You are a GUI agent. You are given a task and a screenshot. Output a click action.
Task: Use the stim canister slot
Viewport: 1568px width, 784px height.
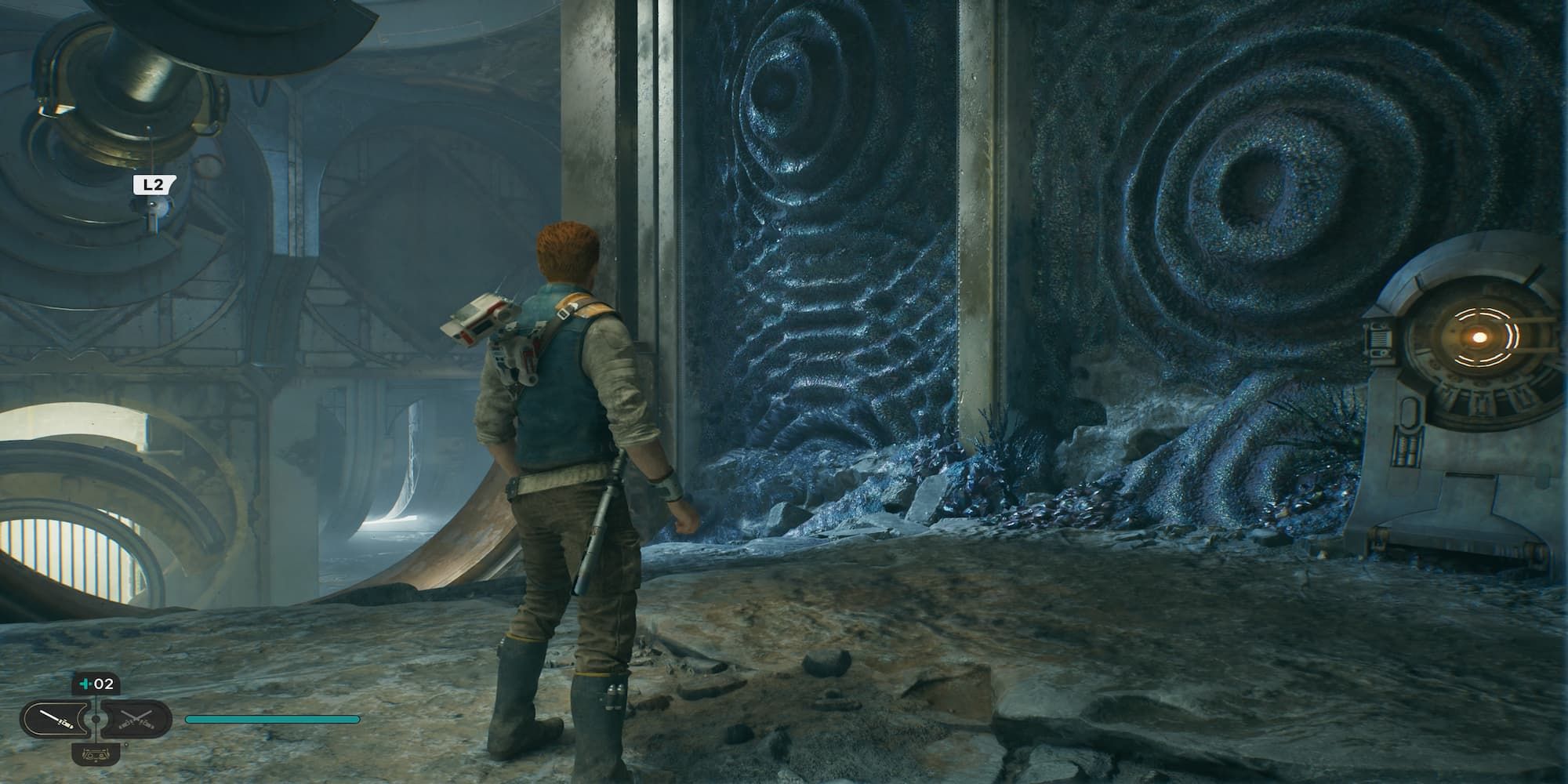point(96,684)
